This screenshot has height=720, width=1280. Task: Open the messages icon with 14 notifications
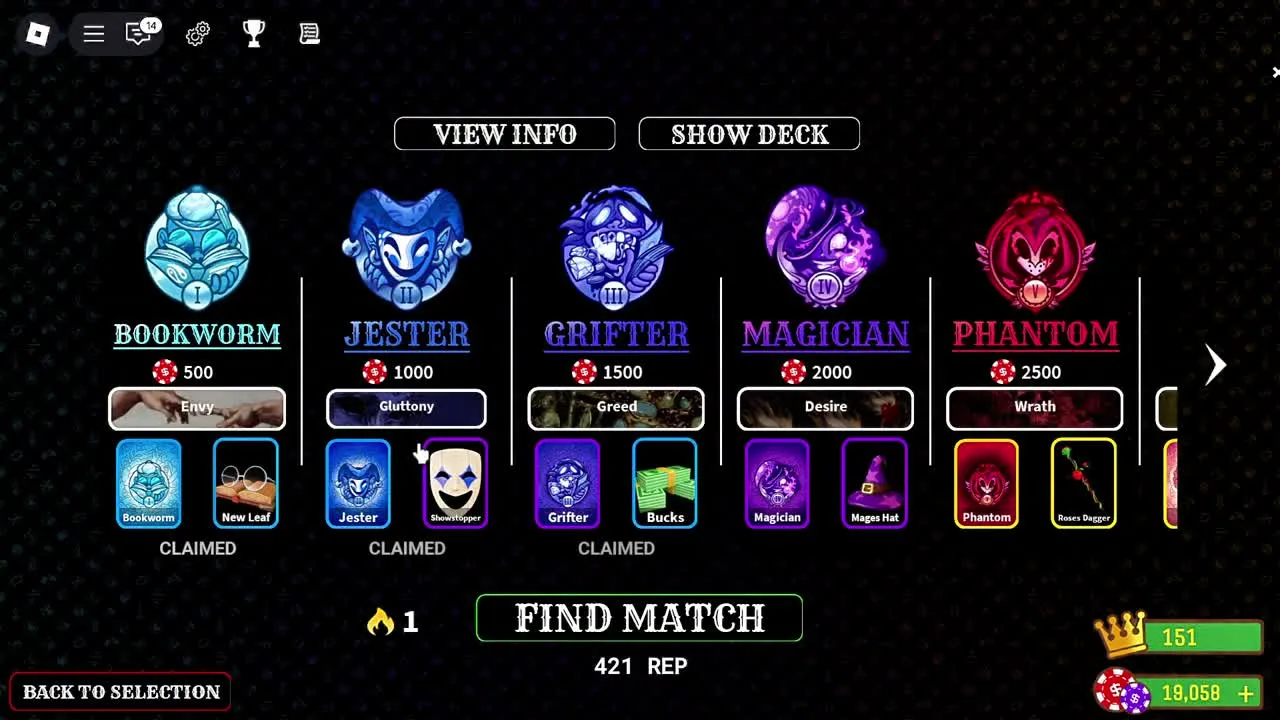pyautogui.click(x=139, y=33)
